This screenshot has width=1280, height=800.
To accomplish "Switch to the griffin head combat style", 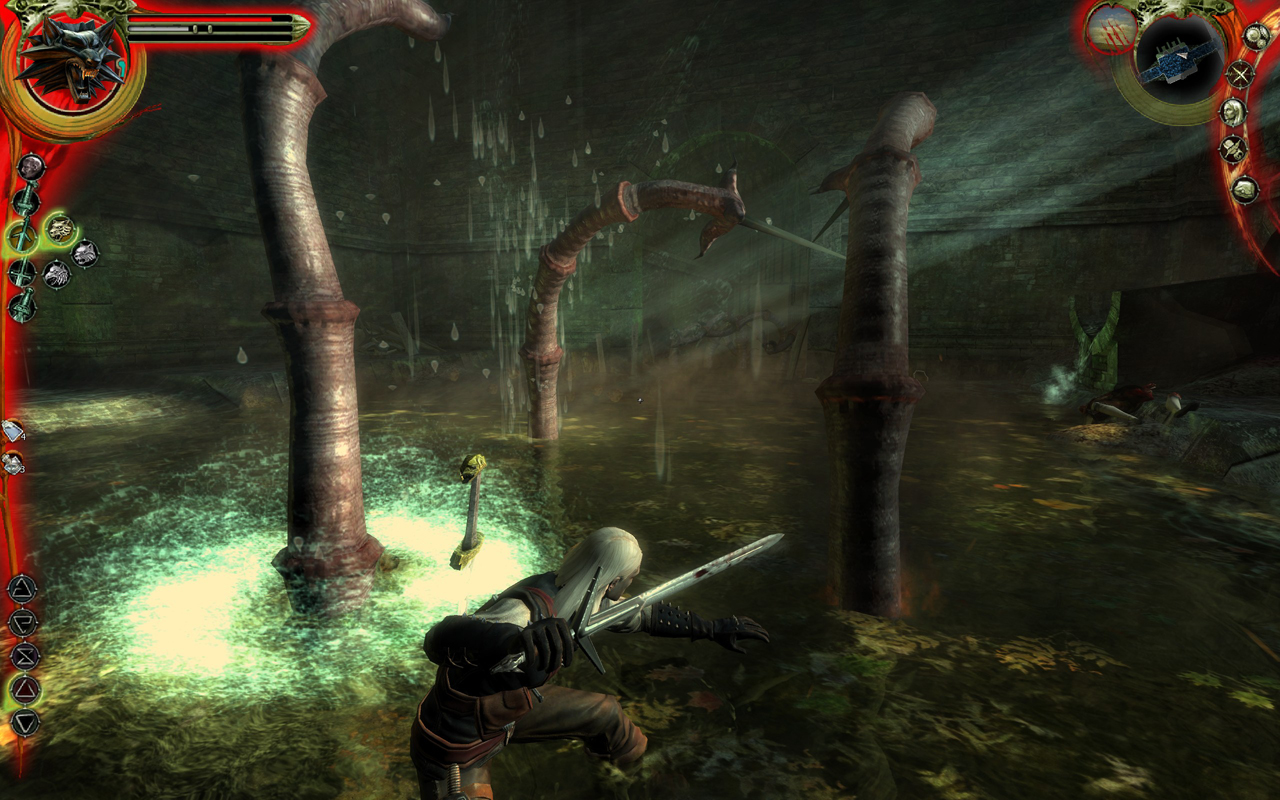I will click(x=57, y=274).
